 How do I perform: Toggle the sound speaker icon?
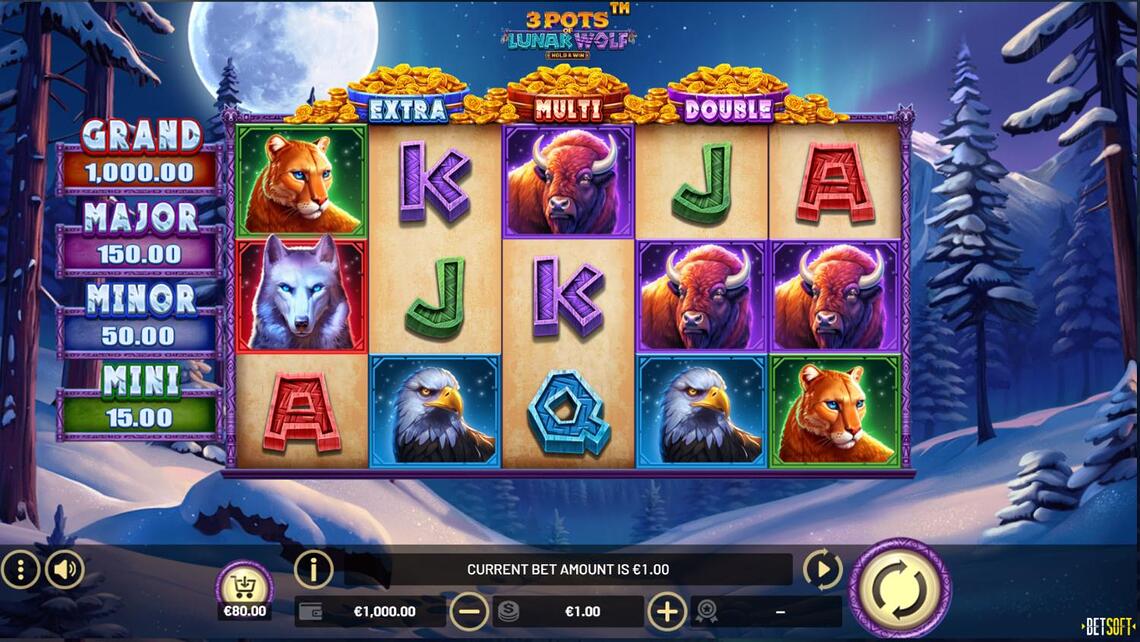65,570
